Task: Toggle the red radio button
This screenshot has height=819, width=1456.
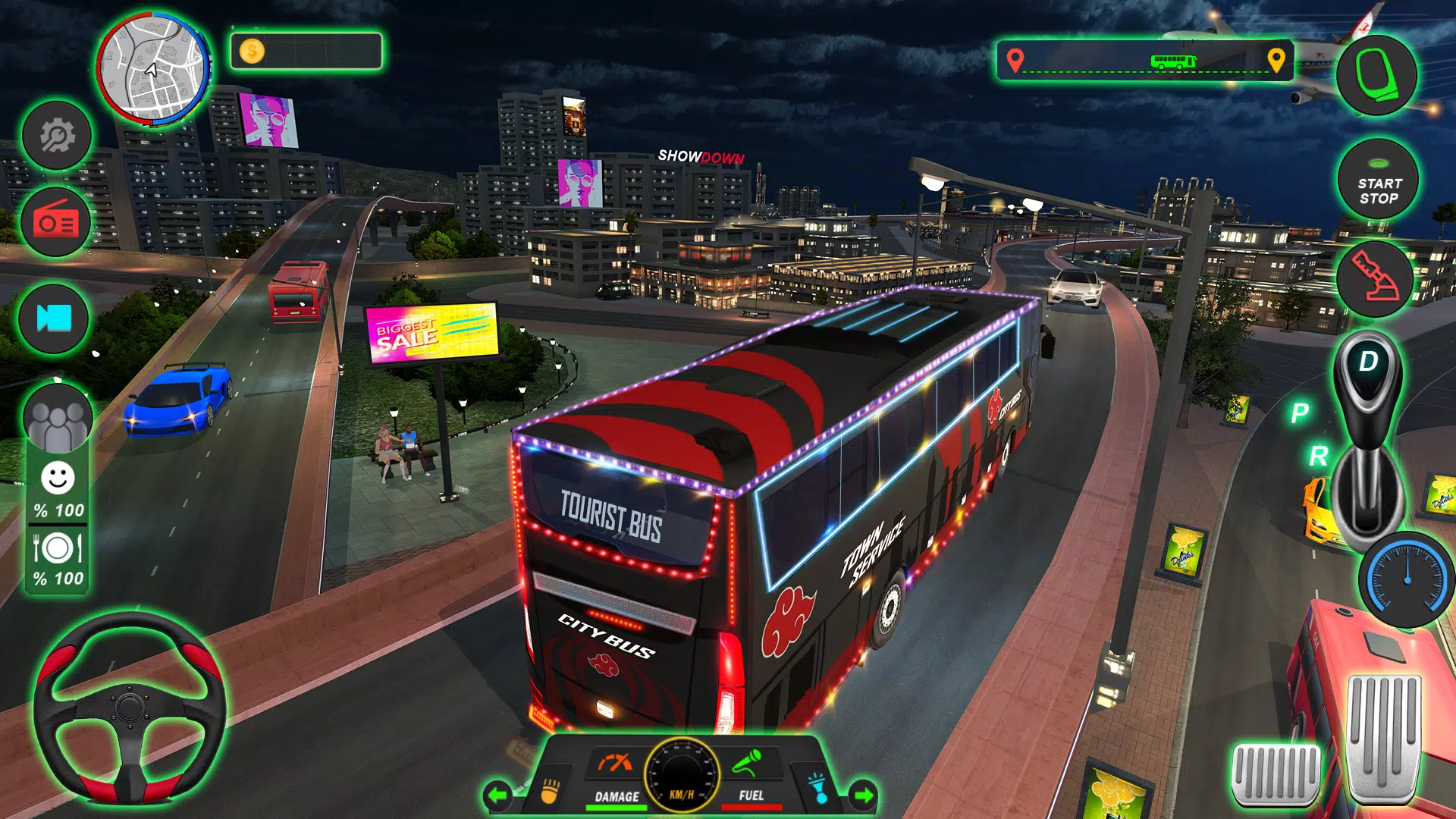Action: (x=56, y=223)
